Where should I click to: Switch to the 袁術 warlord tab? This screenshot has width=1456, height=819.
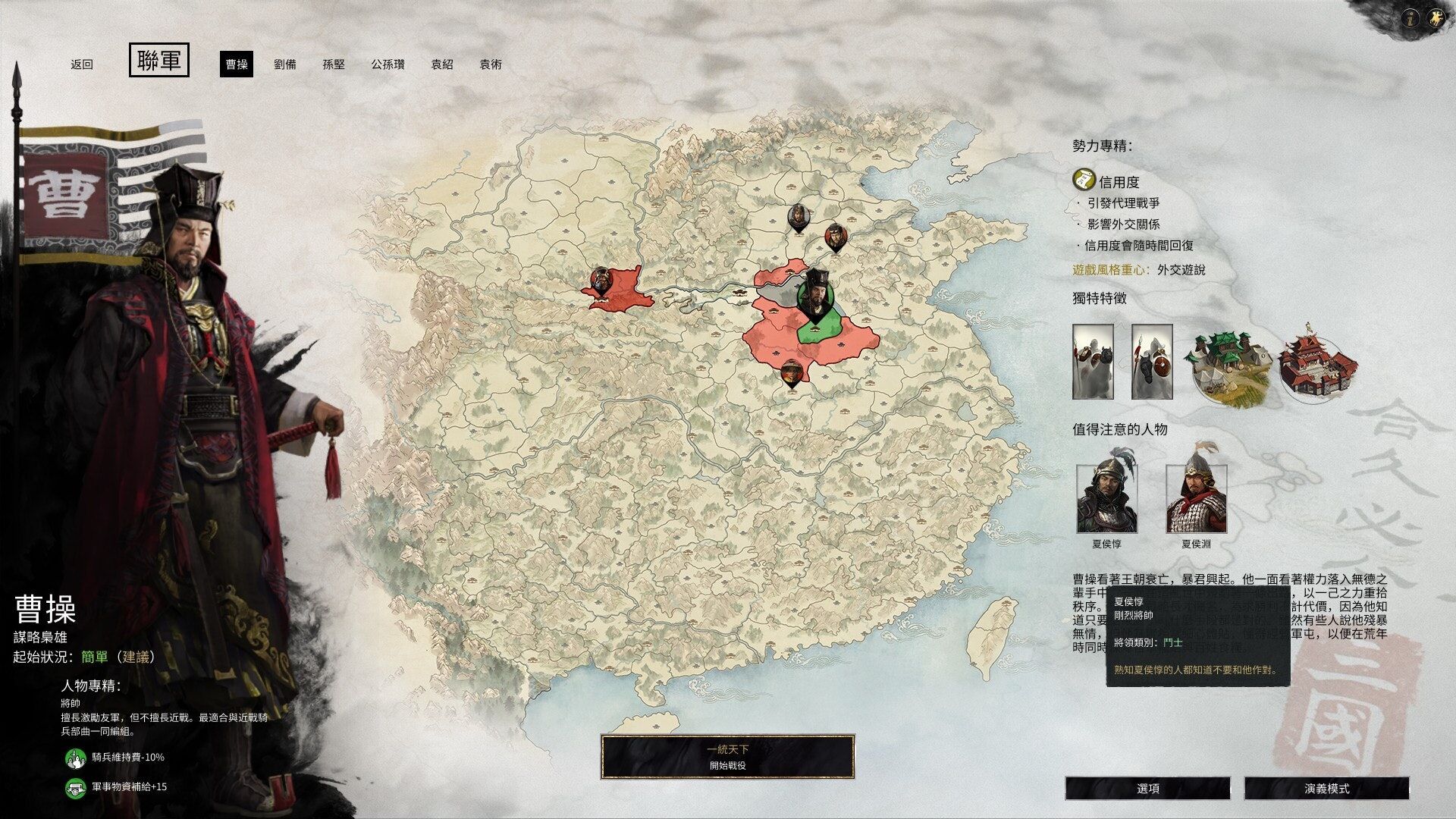pyautogui.click(x=491, y=64)
